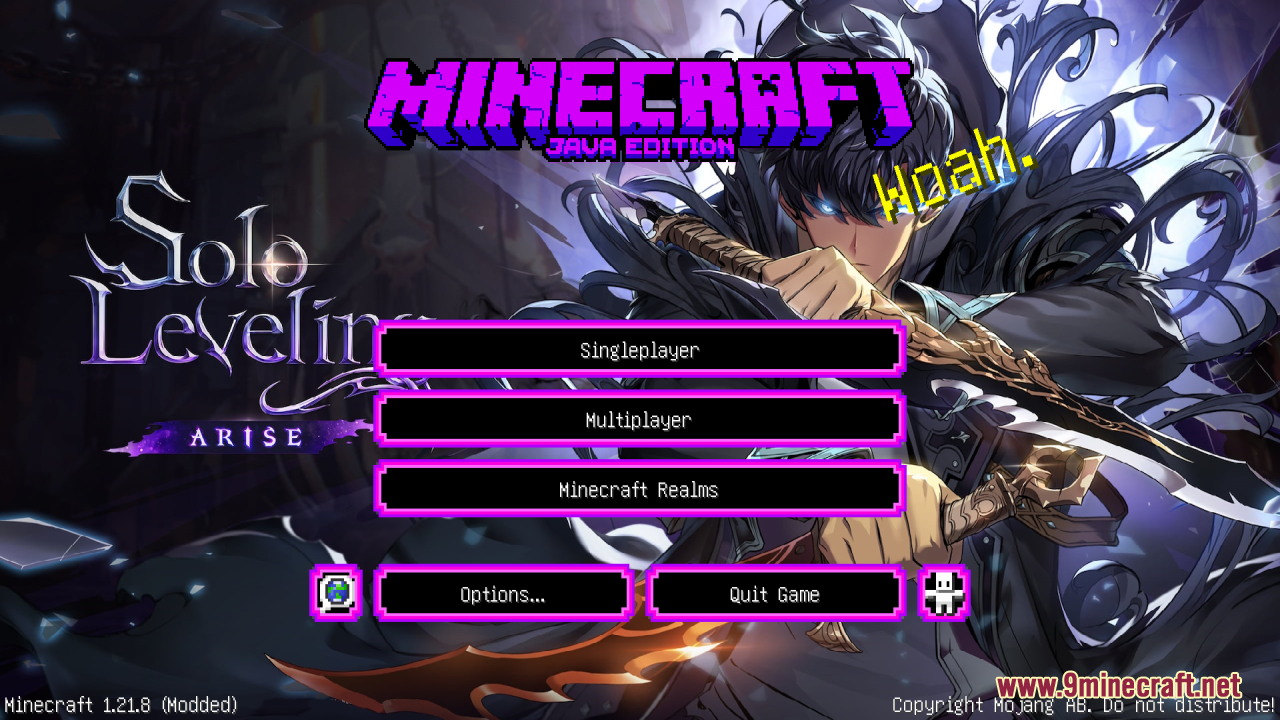Open the Options... menu
Screen dimensions: 1280x720
[502, 593]
